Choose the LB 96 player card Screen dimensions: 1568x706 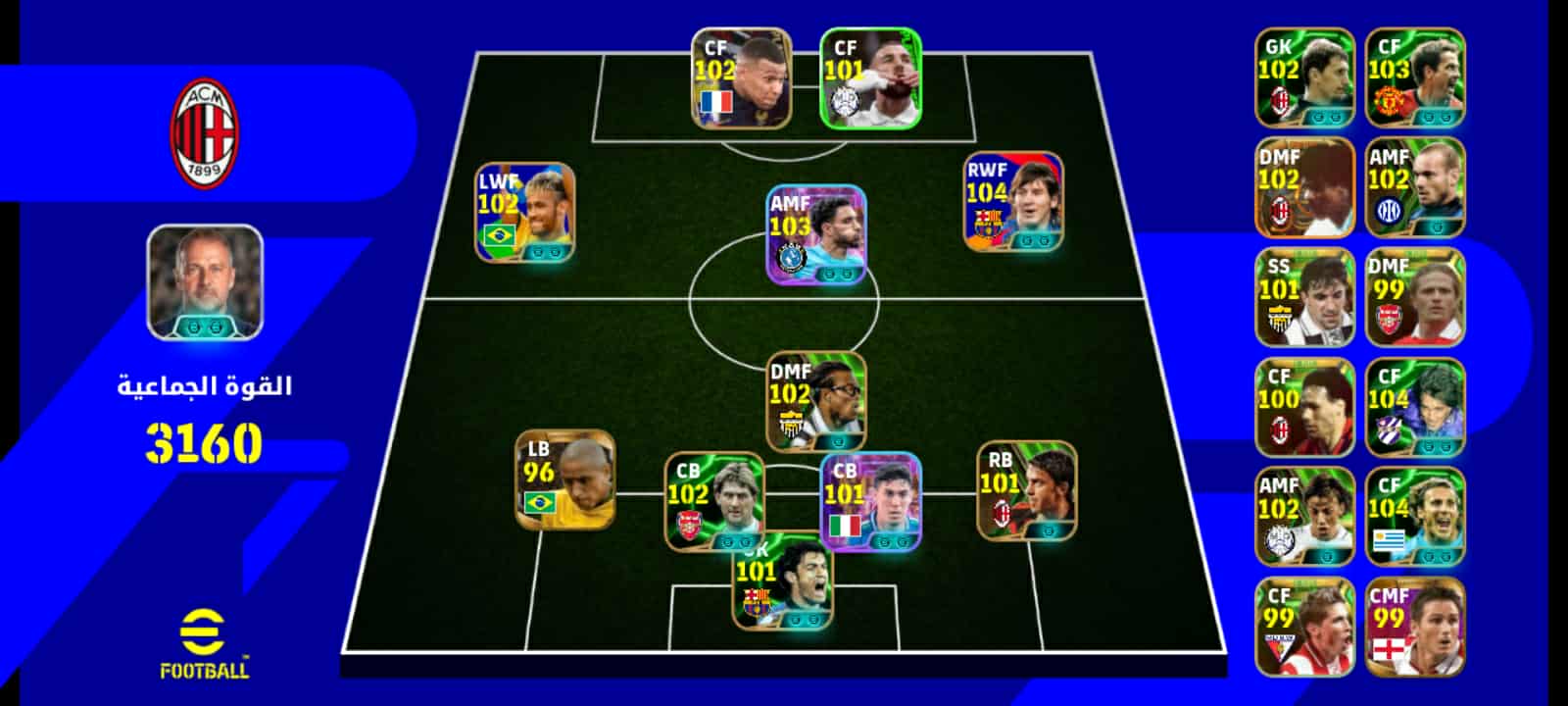(565, 480)
